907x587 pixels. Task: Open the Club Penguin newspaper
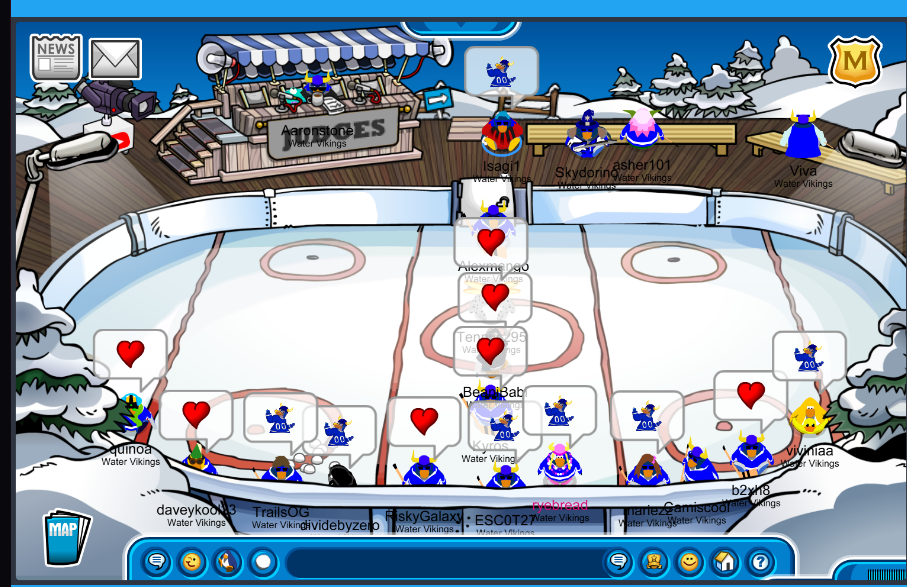[x=55, y=58]
